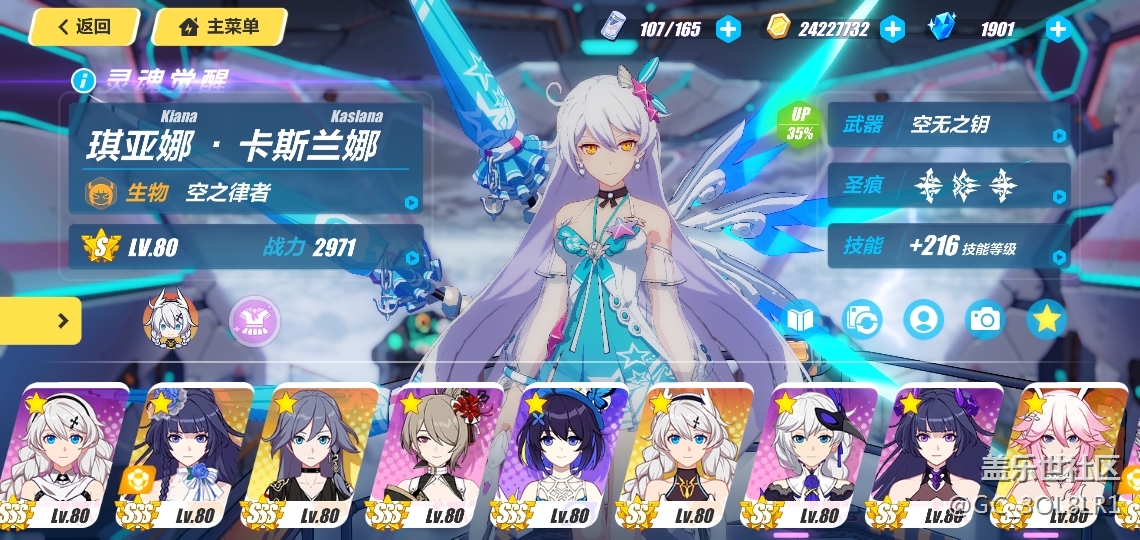Open the profile silhouette icon
Viewport: 1140px width, 540px height.
pyautogui.click(x=923, y=320)
